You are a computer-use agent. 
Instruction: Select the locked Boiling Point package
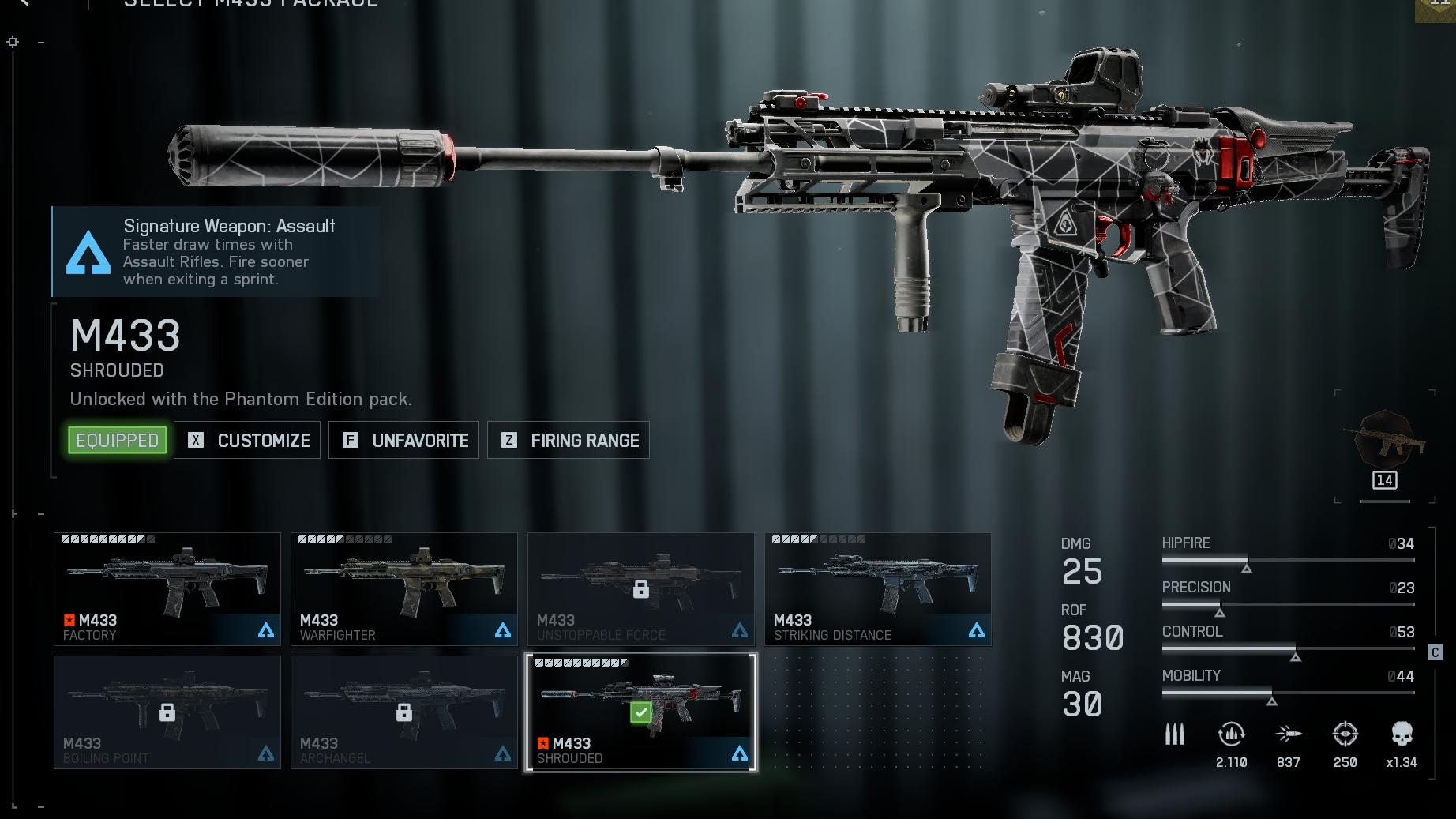[x=167, y=712]
